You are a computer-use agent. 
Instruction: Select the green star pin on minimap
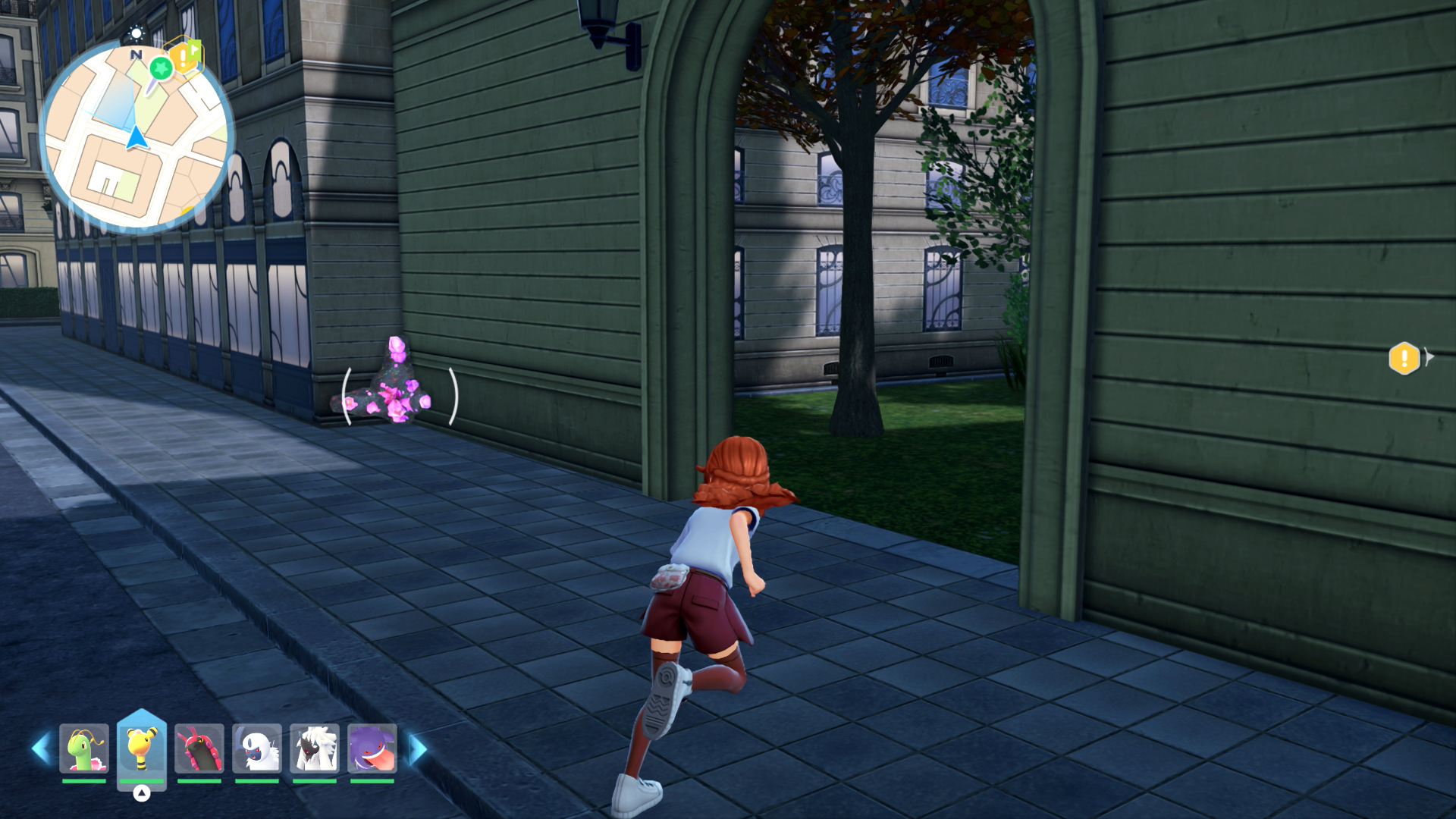[161, 68]
